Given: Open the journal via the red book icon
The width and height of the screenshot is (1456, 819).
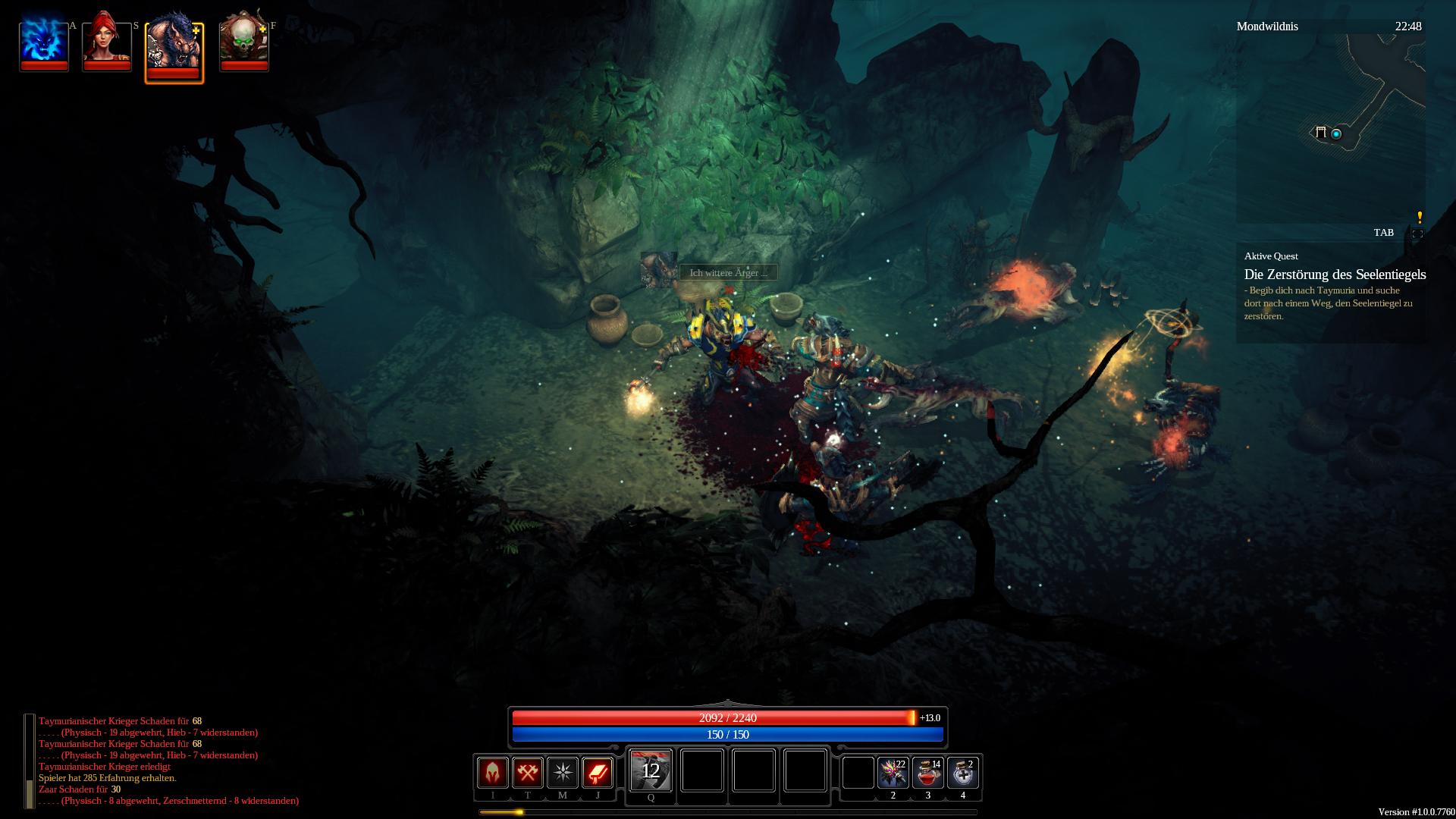Looking at the screenshot, I should (598, 773).
